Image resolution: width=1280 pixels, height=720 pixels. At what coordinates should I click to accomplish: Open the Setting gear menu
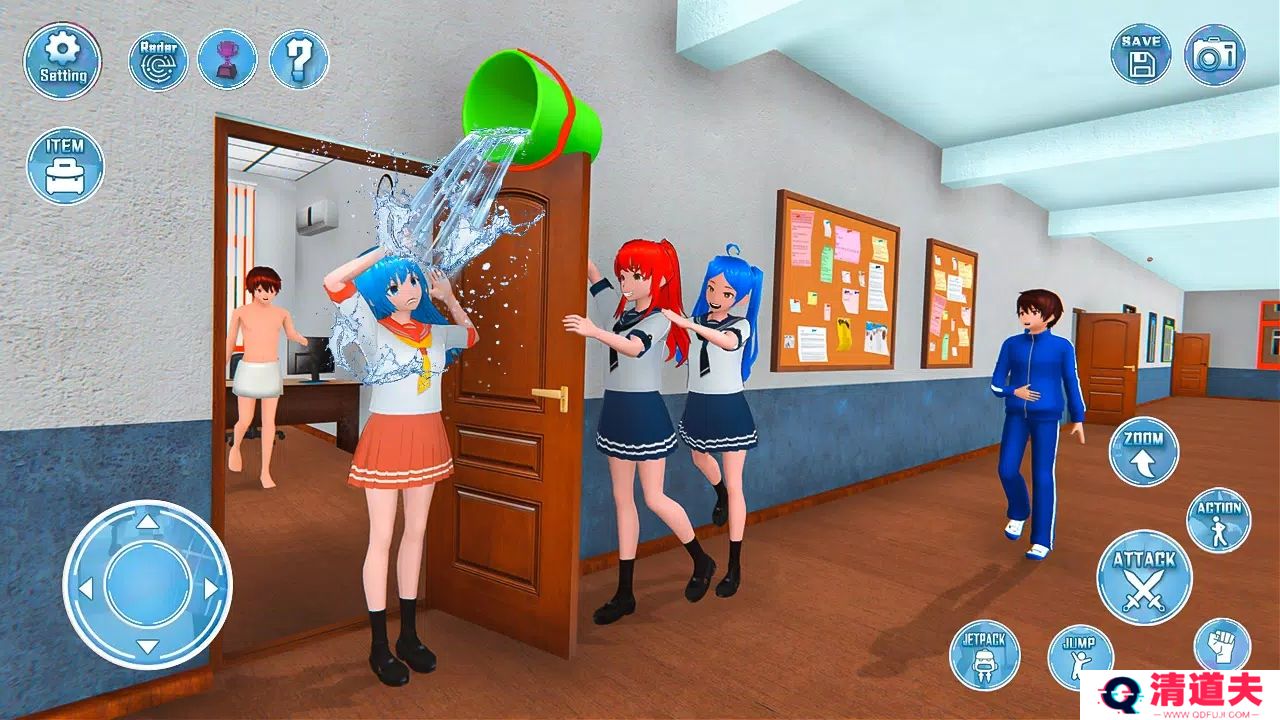click(63, 60)
